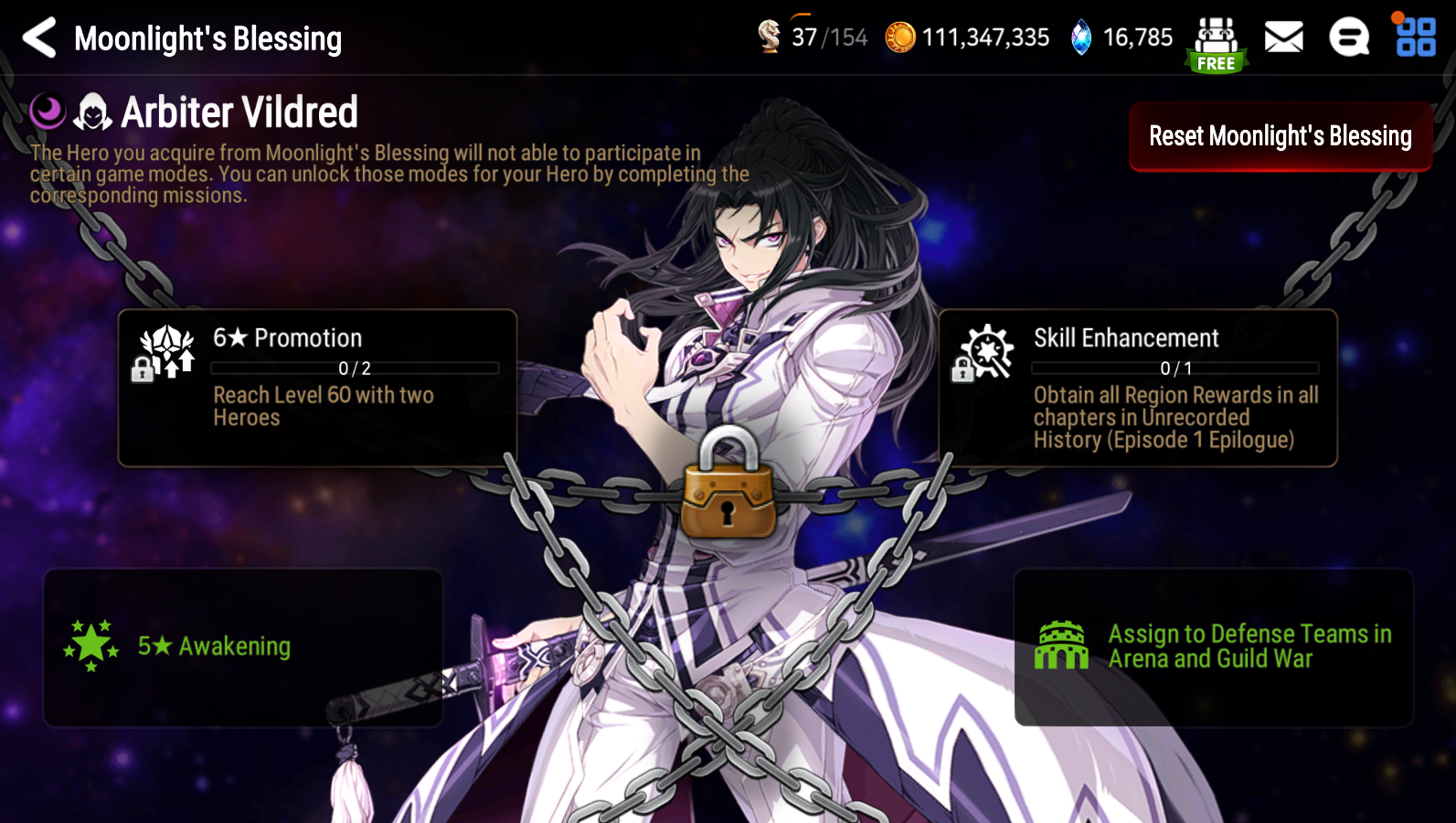Open the STOVE community chat icon
Screen dimensions: 1456x823
[1351, 37]
